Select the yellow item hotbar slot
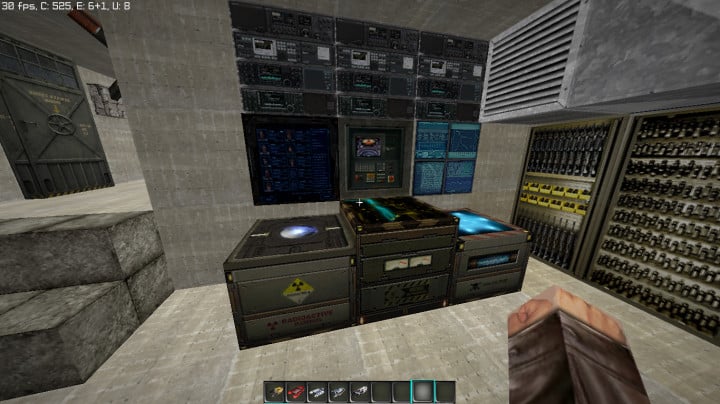The width and height of the screenshot is (720, 404). point(275,392)
